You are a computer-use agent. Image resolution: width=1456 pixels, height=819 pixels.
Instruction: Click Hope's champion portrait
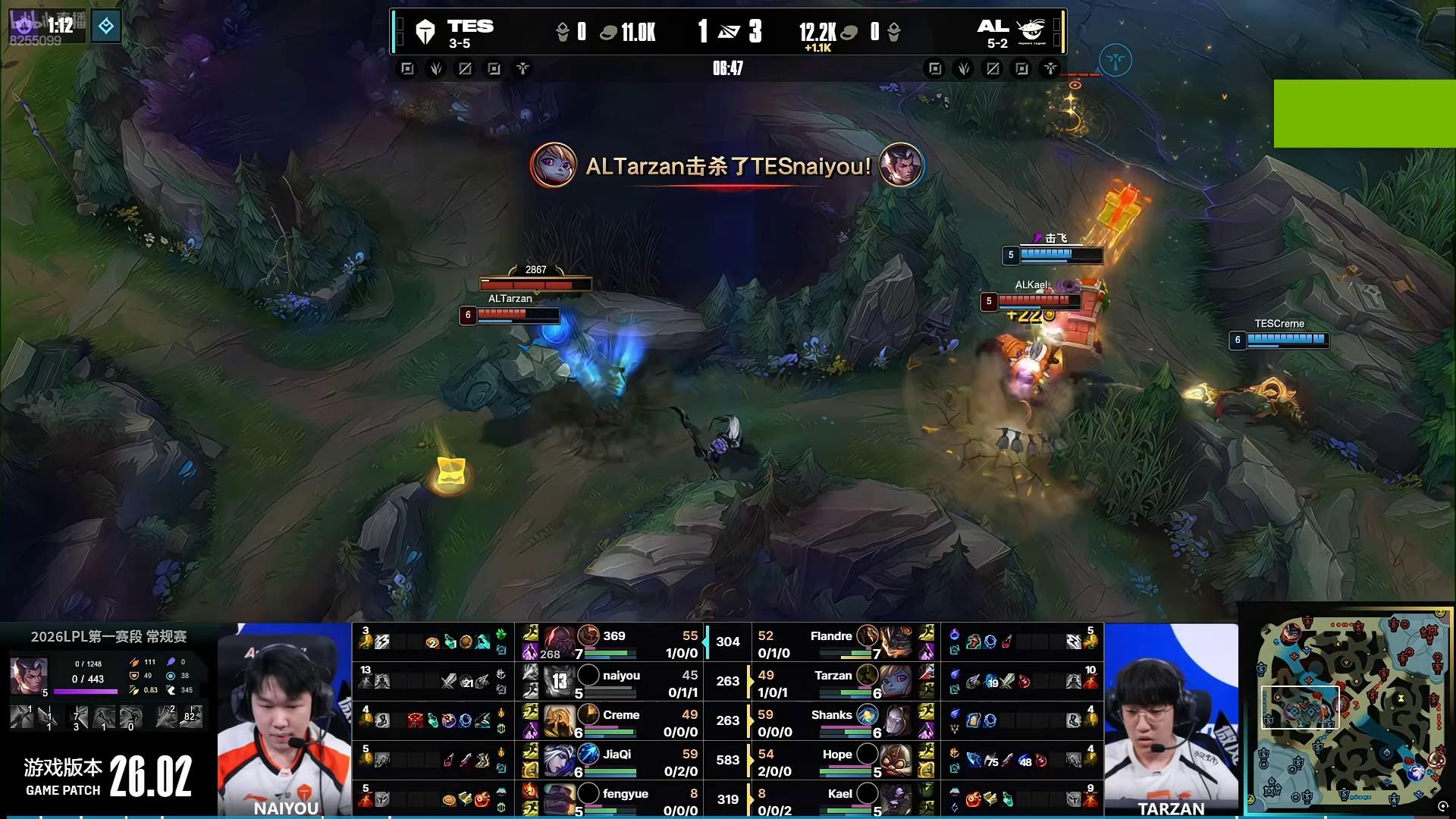pos(896,761)
